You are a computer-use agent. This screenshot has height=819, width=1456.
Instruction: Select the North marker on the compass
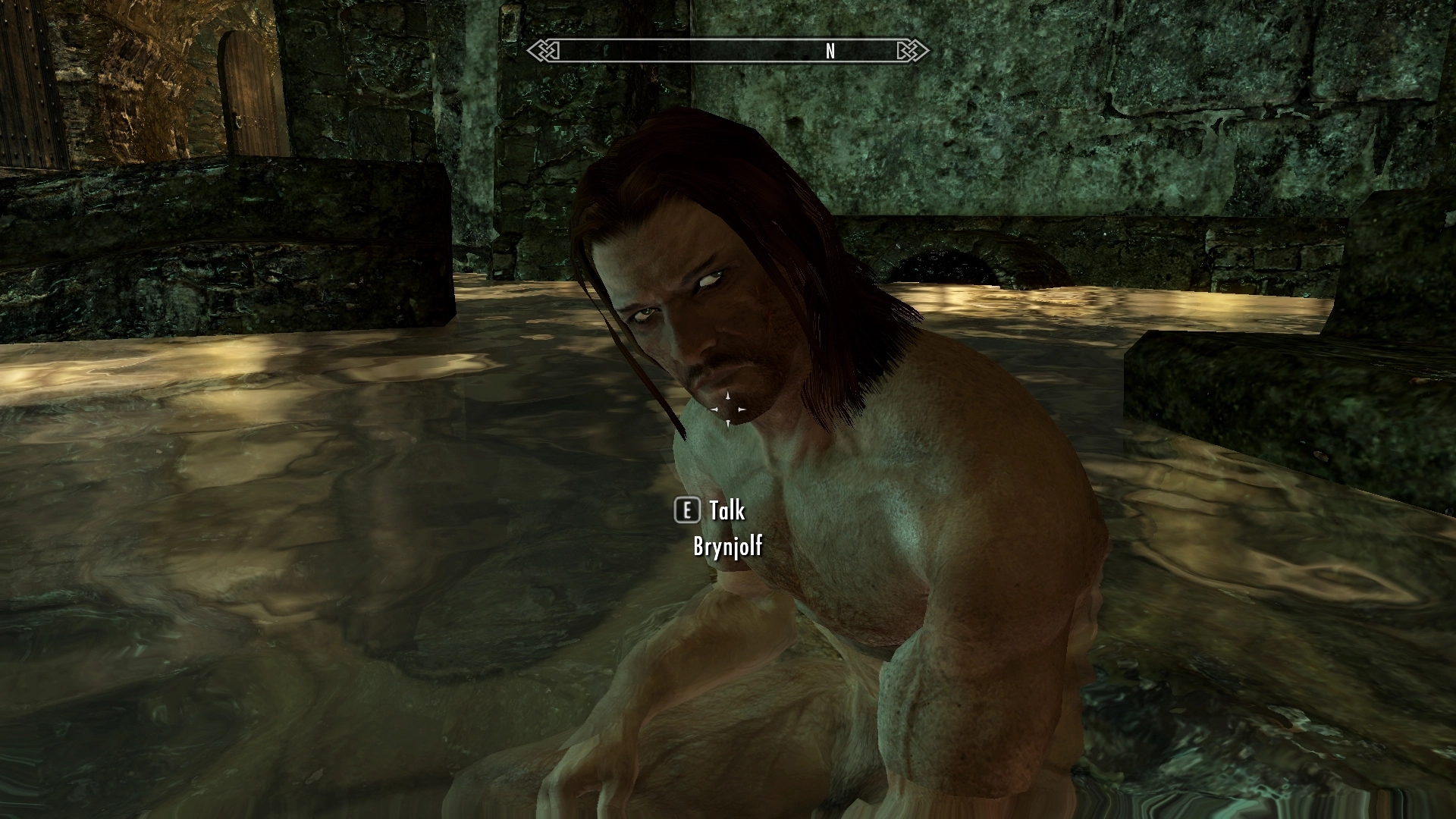[829, 52]
